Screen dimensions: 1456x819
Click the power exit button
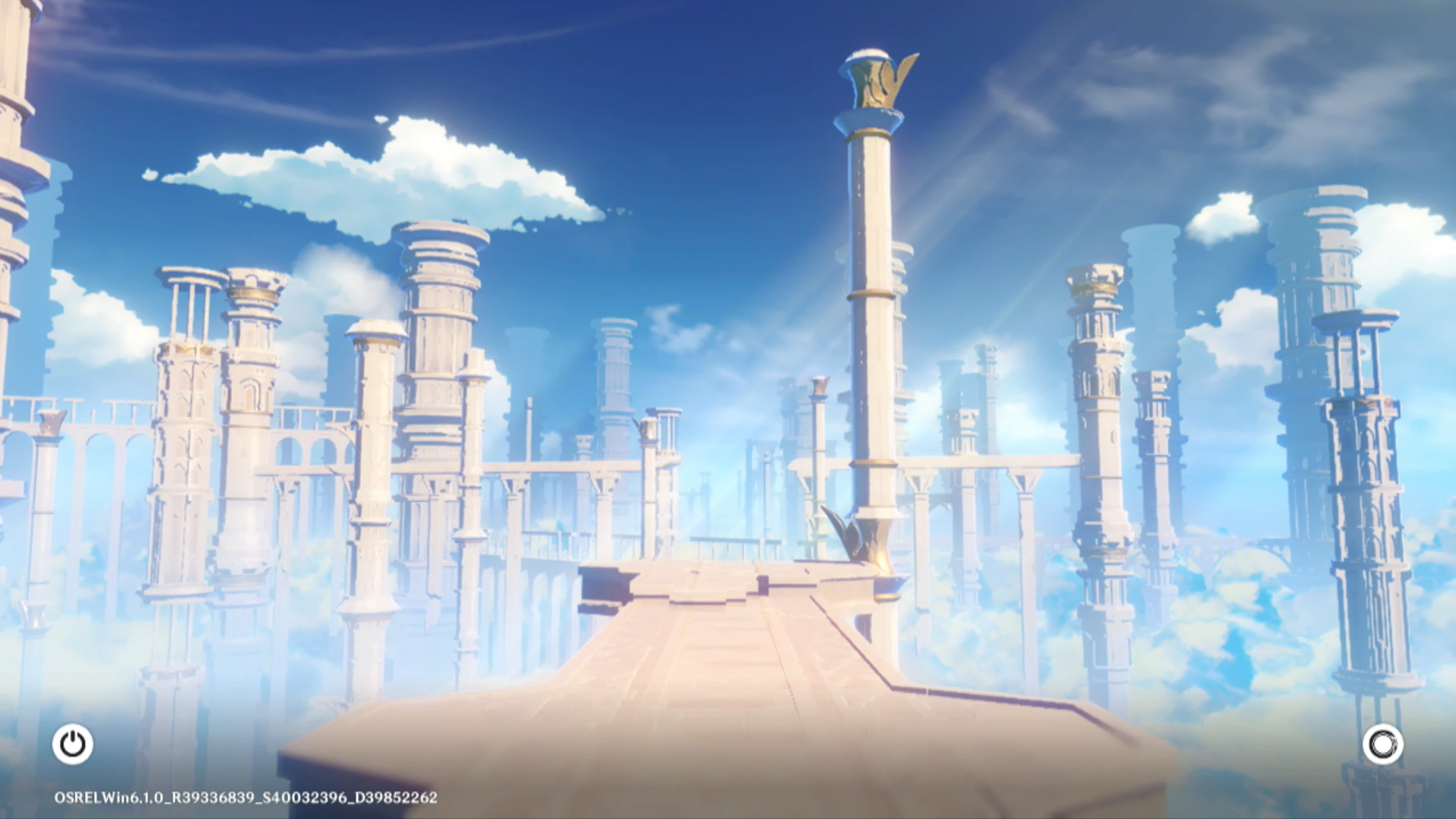tap(73, 744)
